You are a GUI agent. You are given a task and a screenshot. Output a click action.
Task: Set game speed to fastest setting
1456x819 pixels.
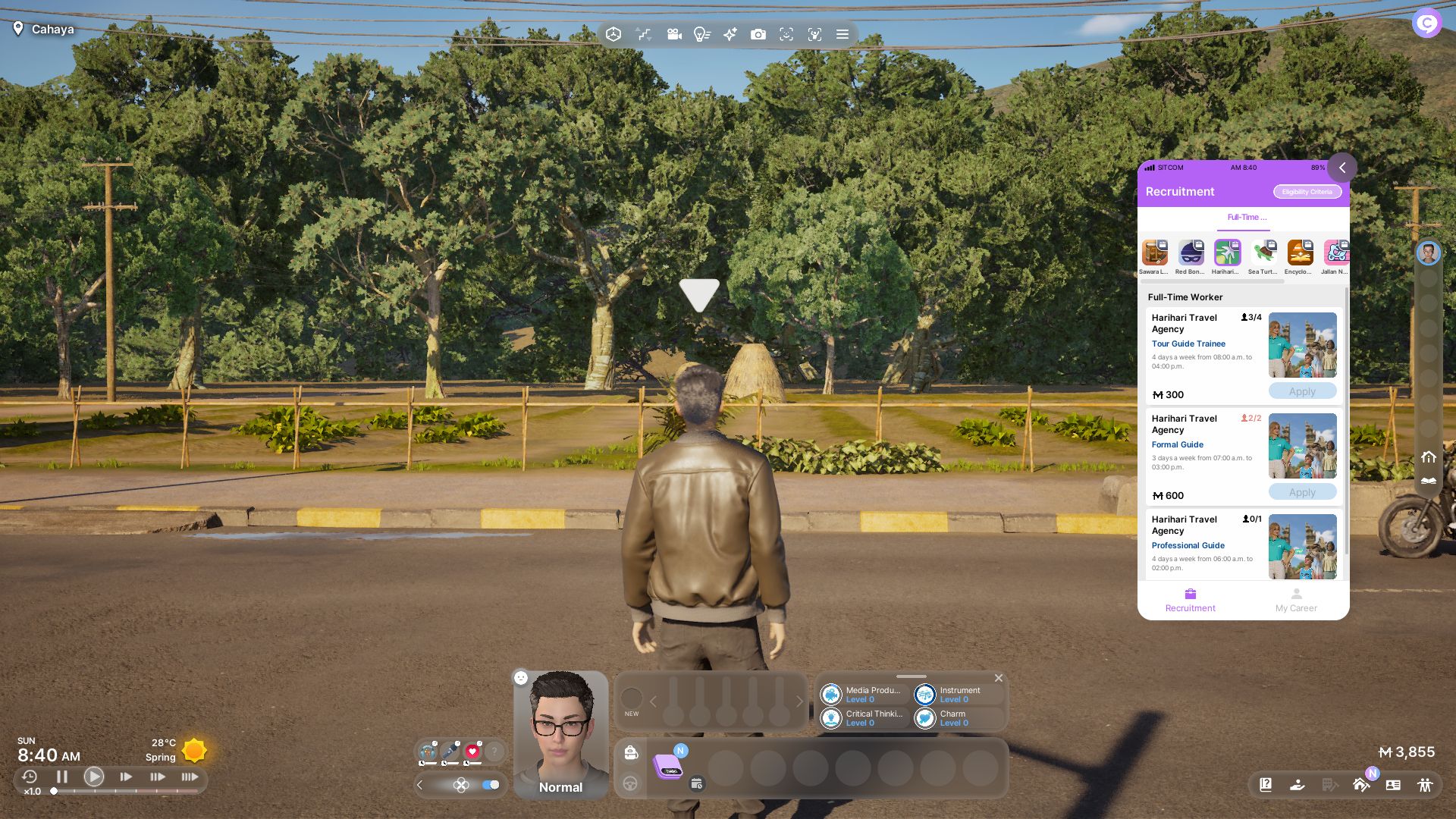click(x=190, y=777)
